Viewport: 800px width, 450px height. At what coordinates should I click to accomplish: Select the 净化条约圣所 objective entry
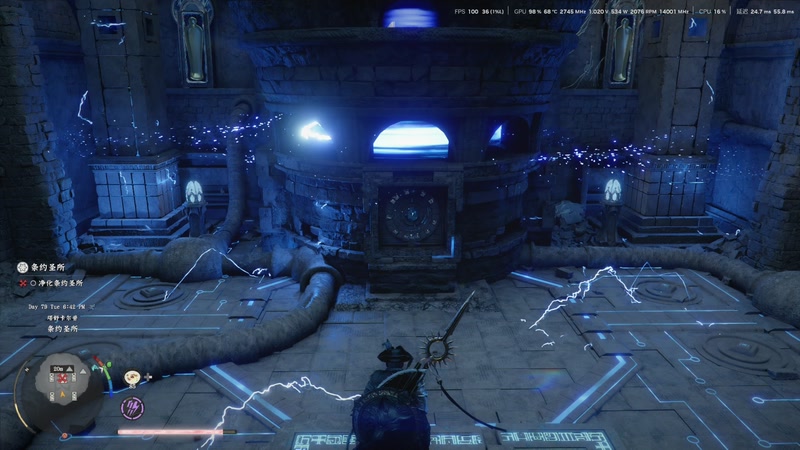(x=56, y=283)
